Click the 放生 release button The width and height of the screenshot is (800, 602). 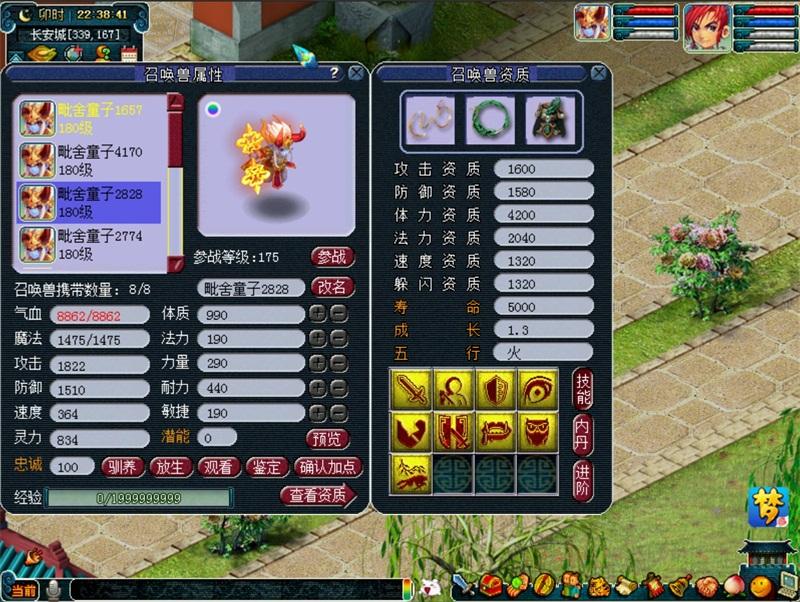click(170, 466)
